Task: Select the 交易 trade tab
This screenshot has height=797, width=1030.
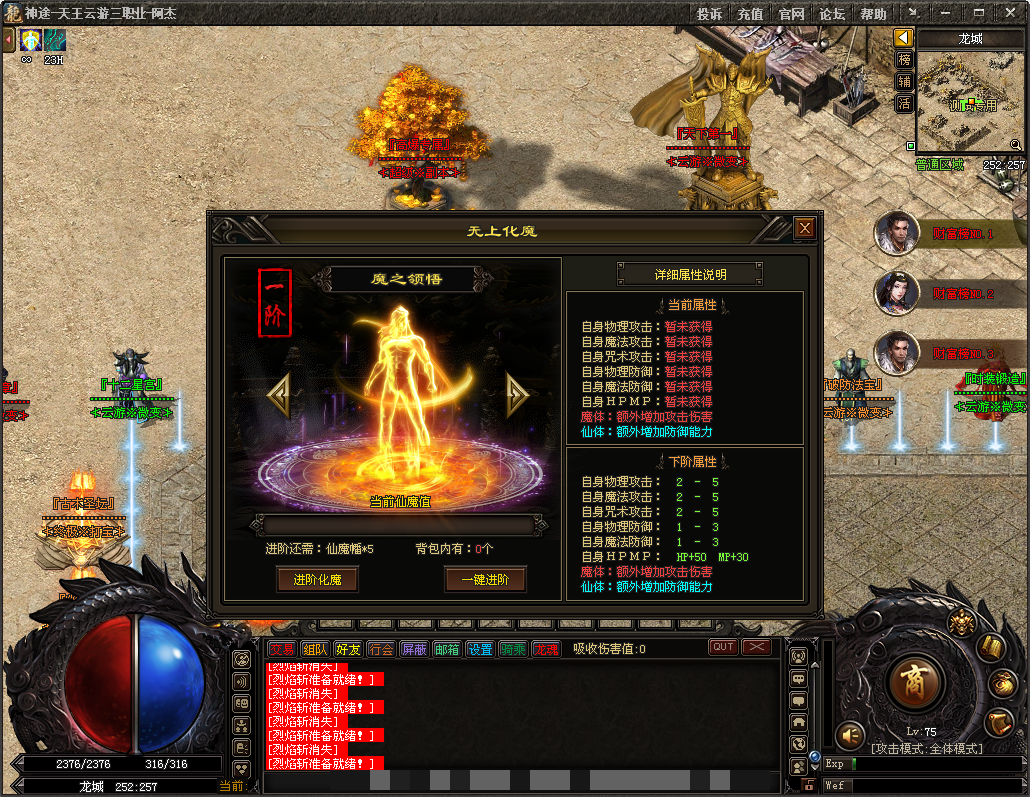Action: click(282, 649)
